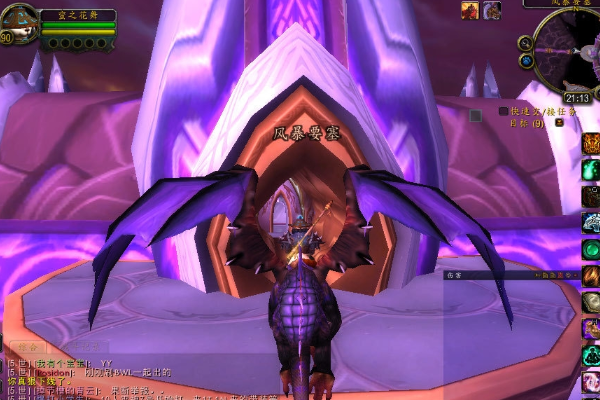Toggle the 快速交/接任务 checkbox
The height and width of the screenshot is (400, 600).
click(x=504, y=111)
